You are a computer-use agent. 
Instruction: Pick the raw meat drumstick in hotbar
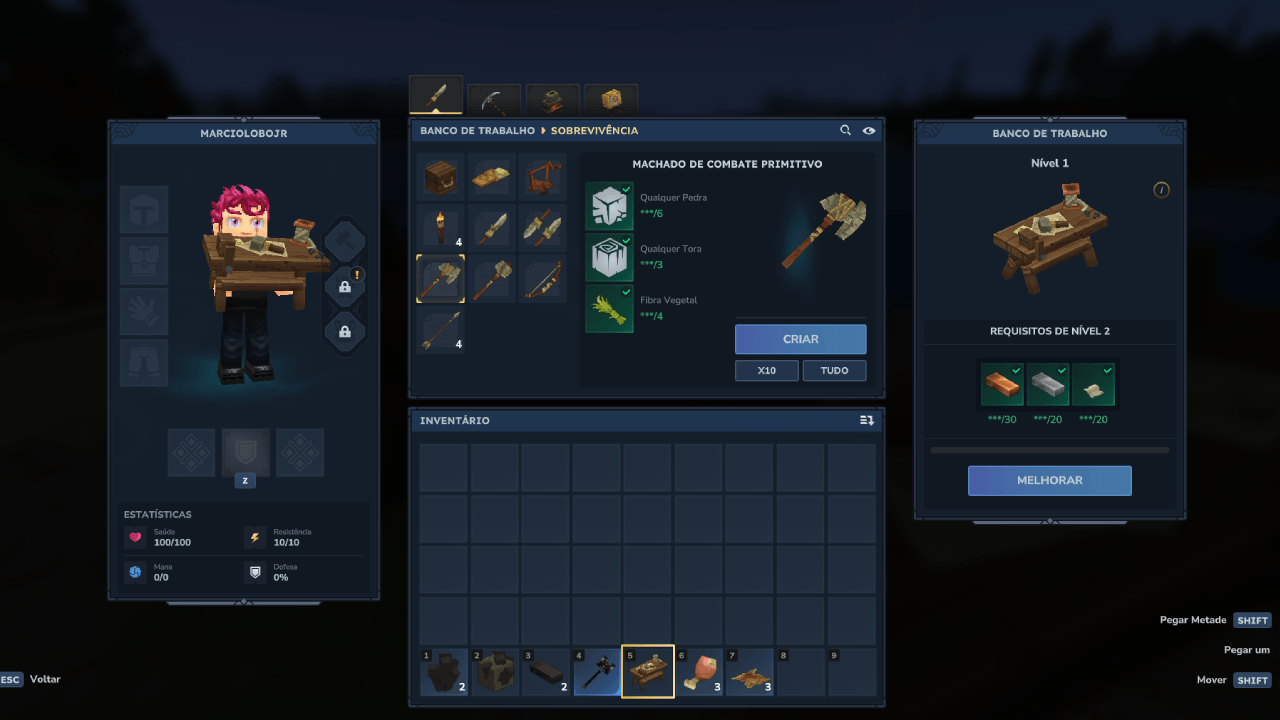point(699,672)
